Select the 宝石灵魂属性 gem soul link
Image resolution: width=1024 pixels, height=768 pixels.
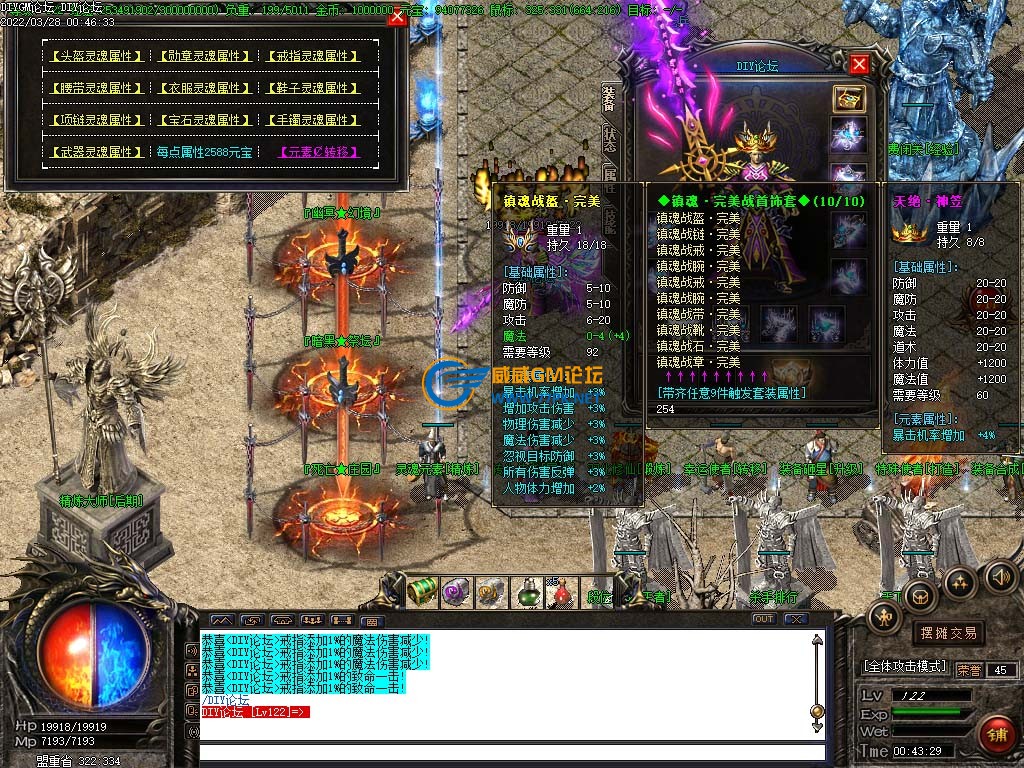(x=205, y=120)
